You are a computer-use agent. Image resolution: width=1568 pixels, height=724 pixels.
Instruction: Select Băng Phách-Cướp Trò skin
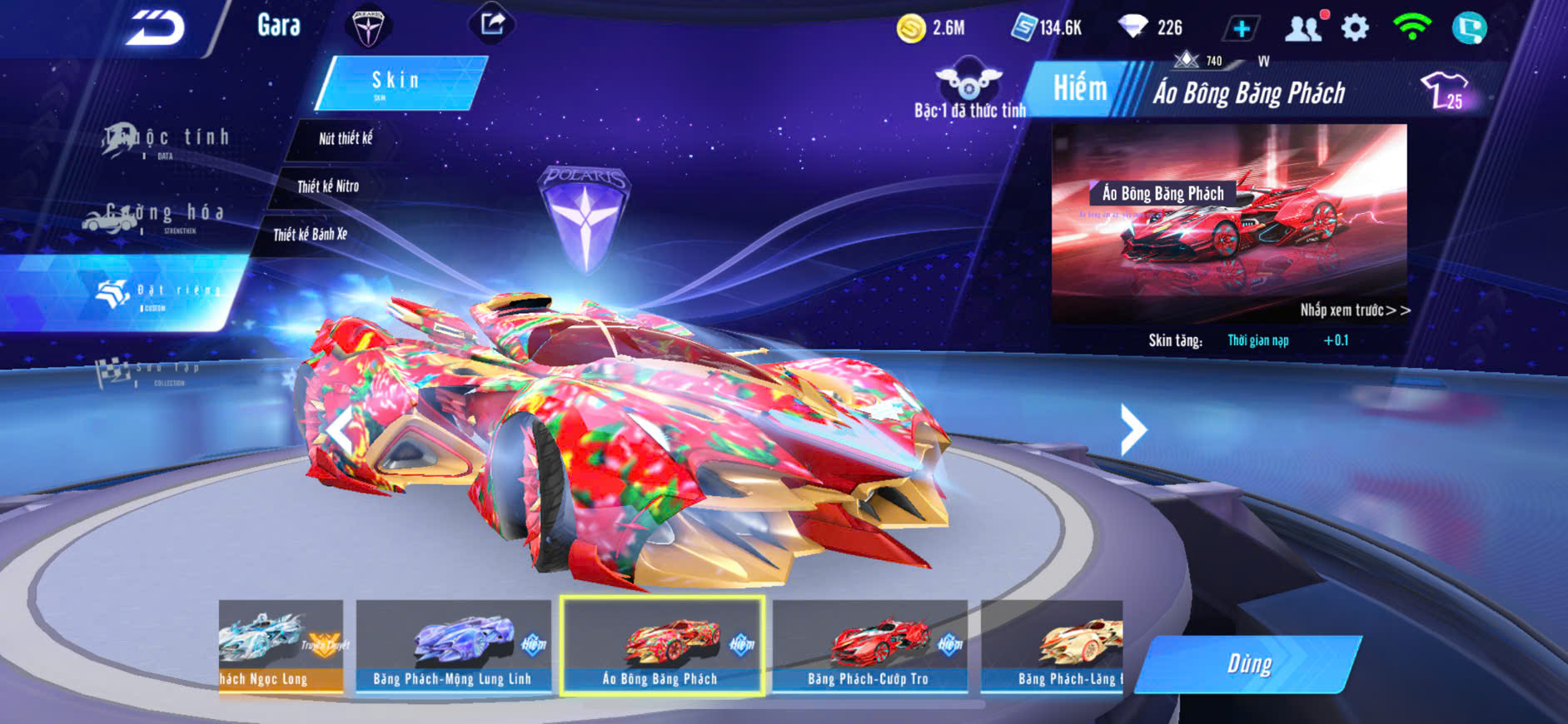pos(869,646)
